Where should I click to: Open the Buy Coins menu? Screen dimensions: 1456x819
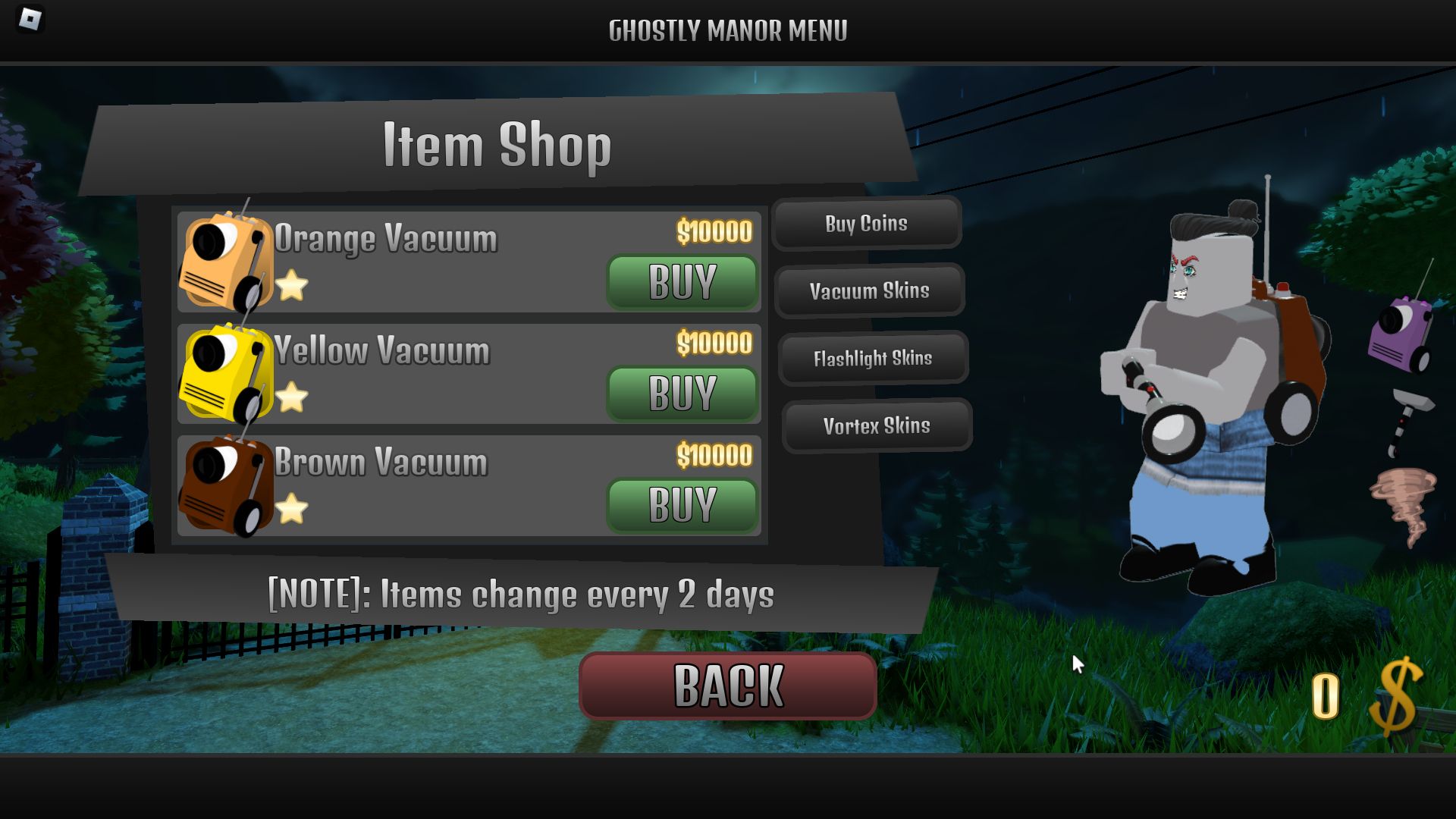point(868,224)
